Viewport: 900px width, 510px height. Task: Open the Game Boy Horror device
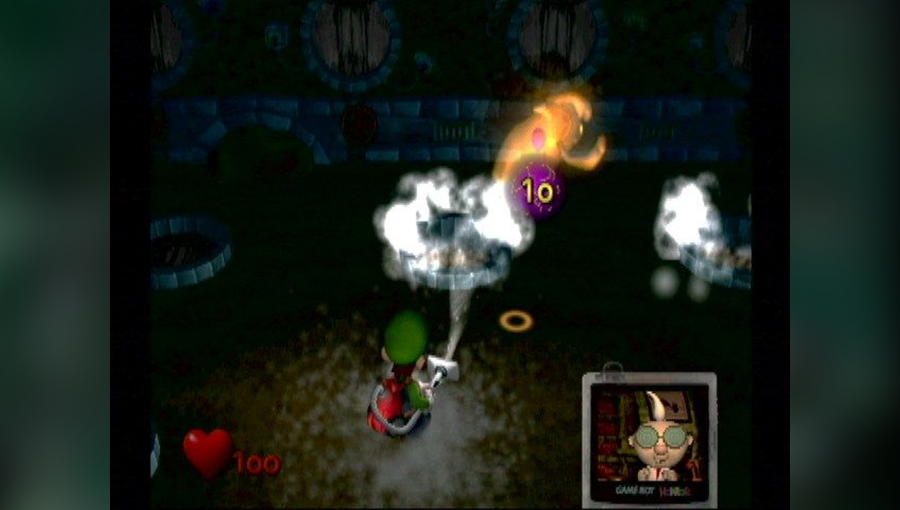649,437
